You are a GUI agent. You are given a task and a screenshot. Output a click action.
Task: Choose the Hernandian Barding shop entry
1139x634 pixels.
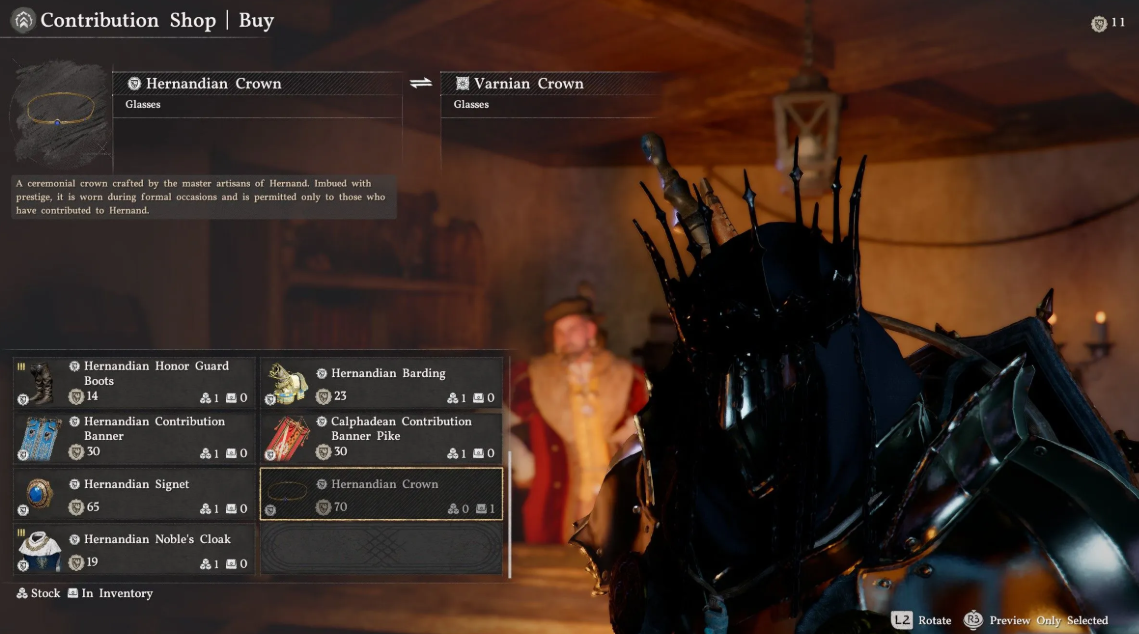[381, 382]
